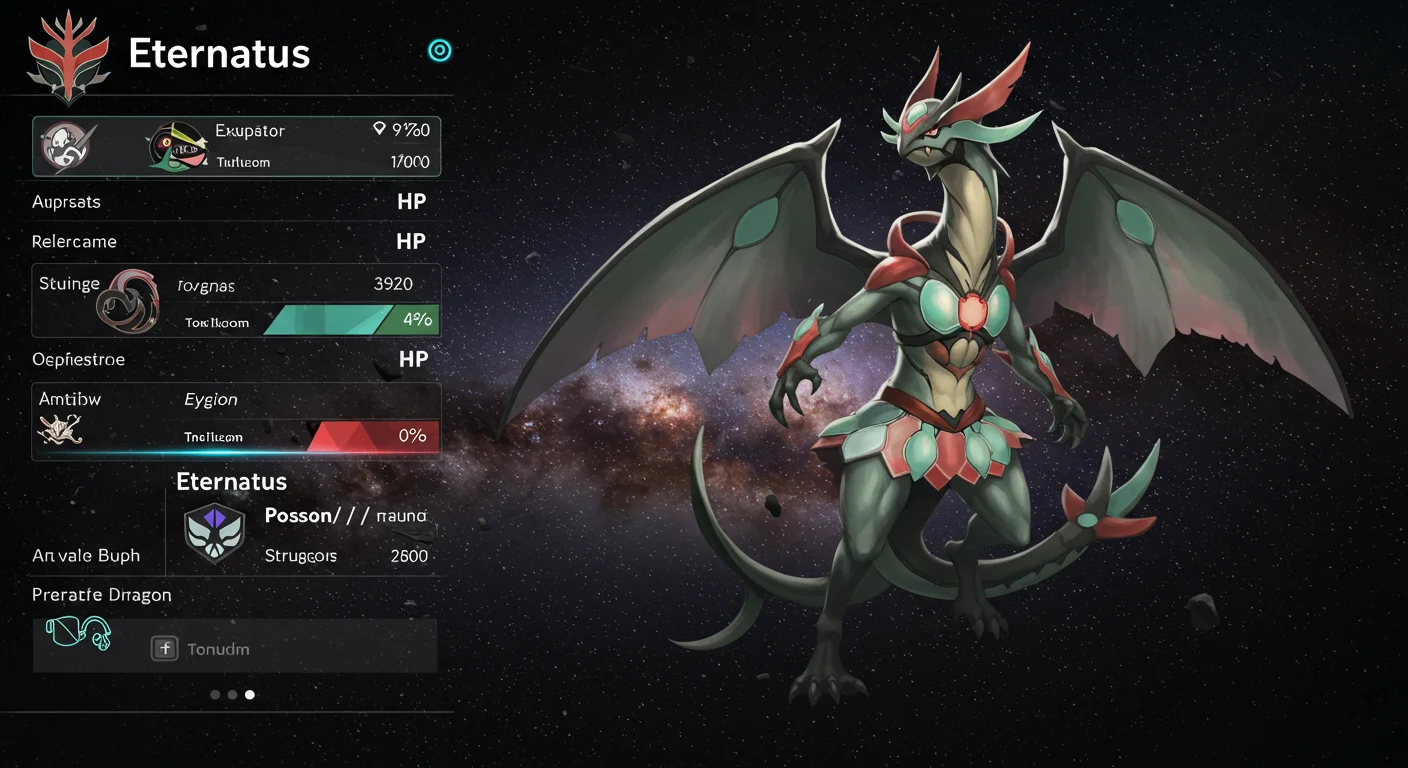Go to the first page dot
This screenshot has width=1408, height=768.
pos(215,694)
